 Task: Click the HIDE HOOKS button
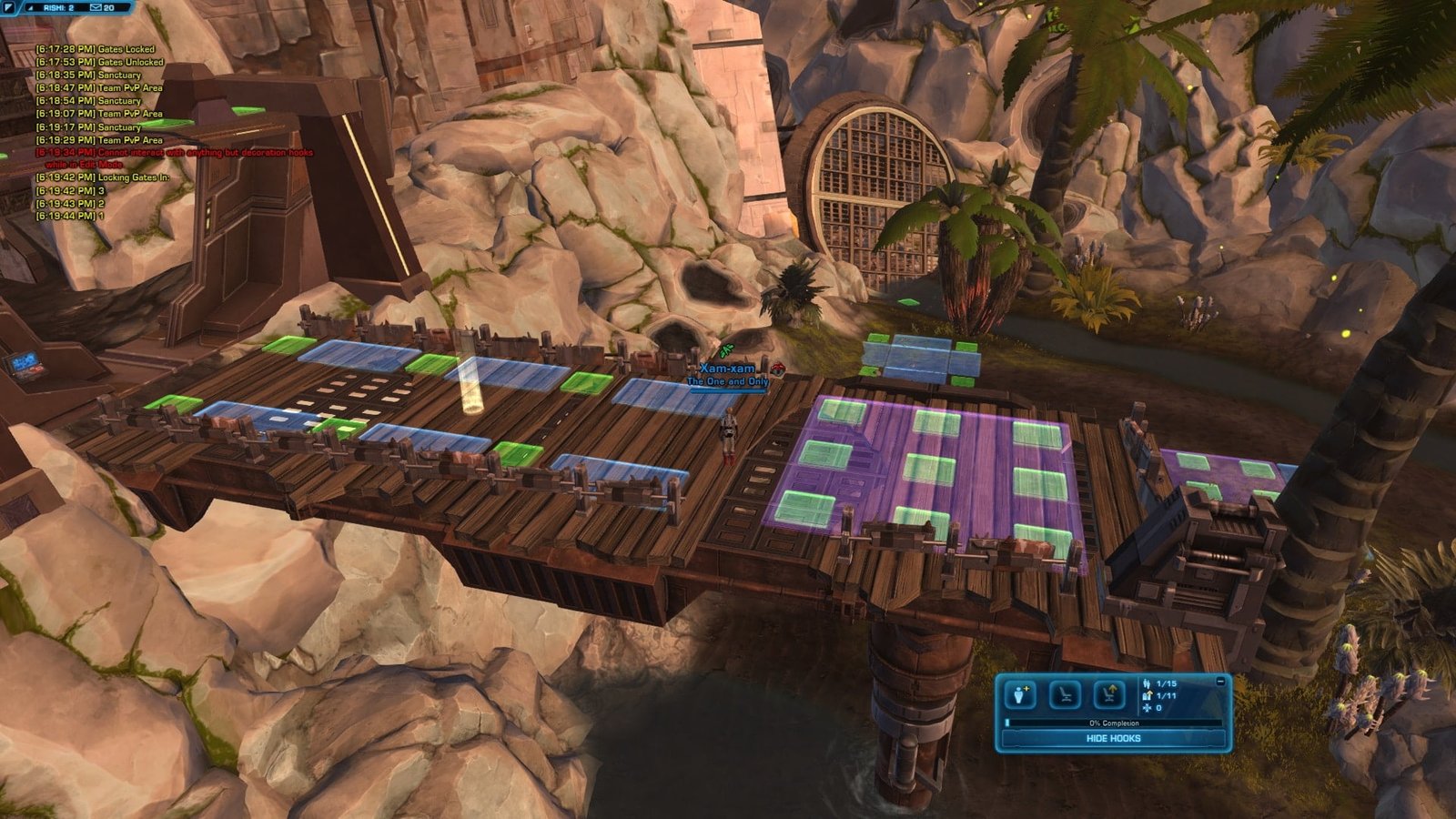pyautogui.click(x=1113, y=738)
